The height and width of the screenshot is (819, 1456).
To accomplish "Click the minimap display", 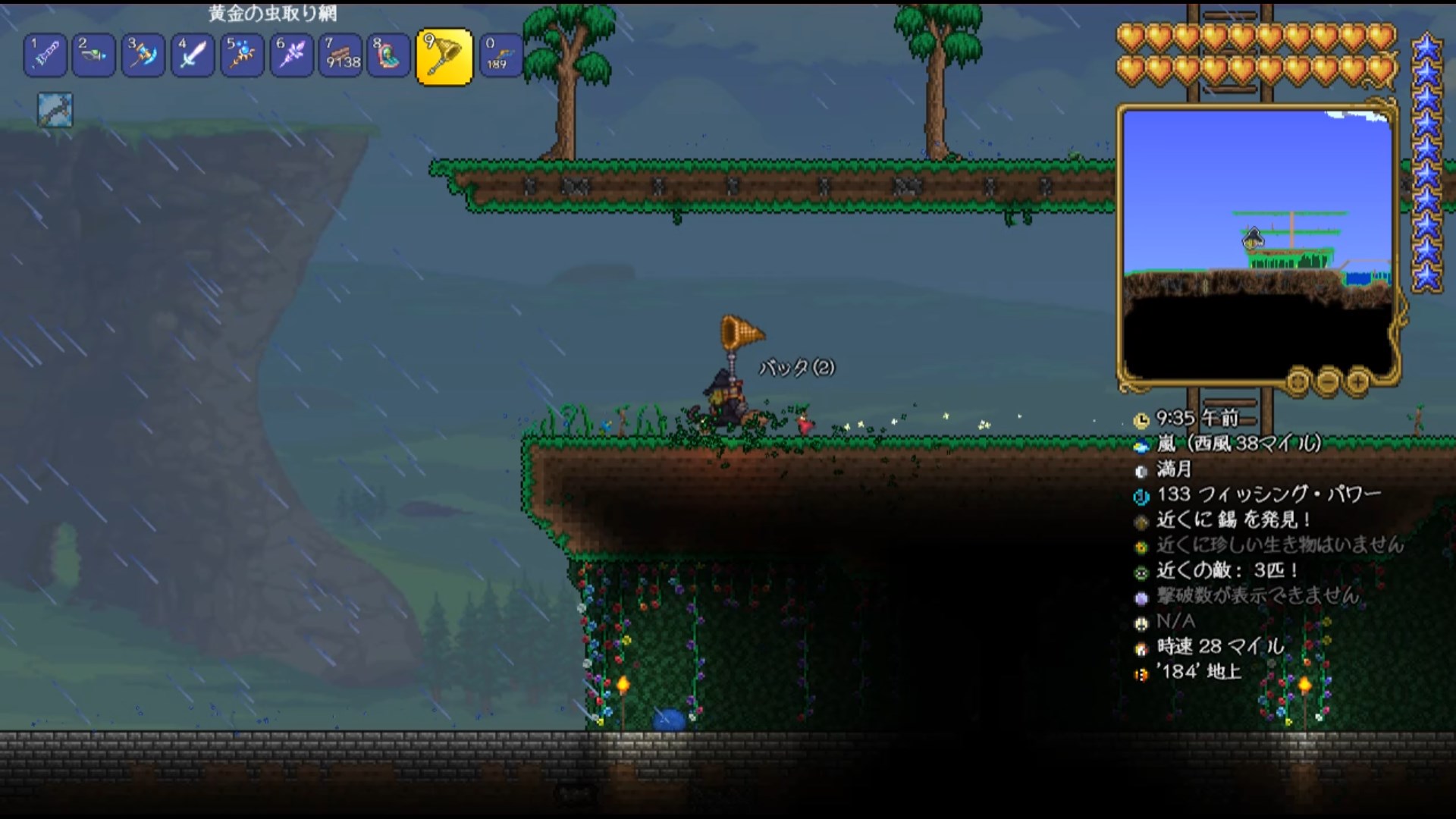I will [1257, 243].
